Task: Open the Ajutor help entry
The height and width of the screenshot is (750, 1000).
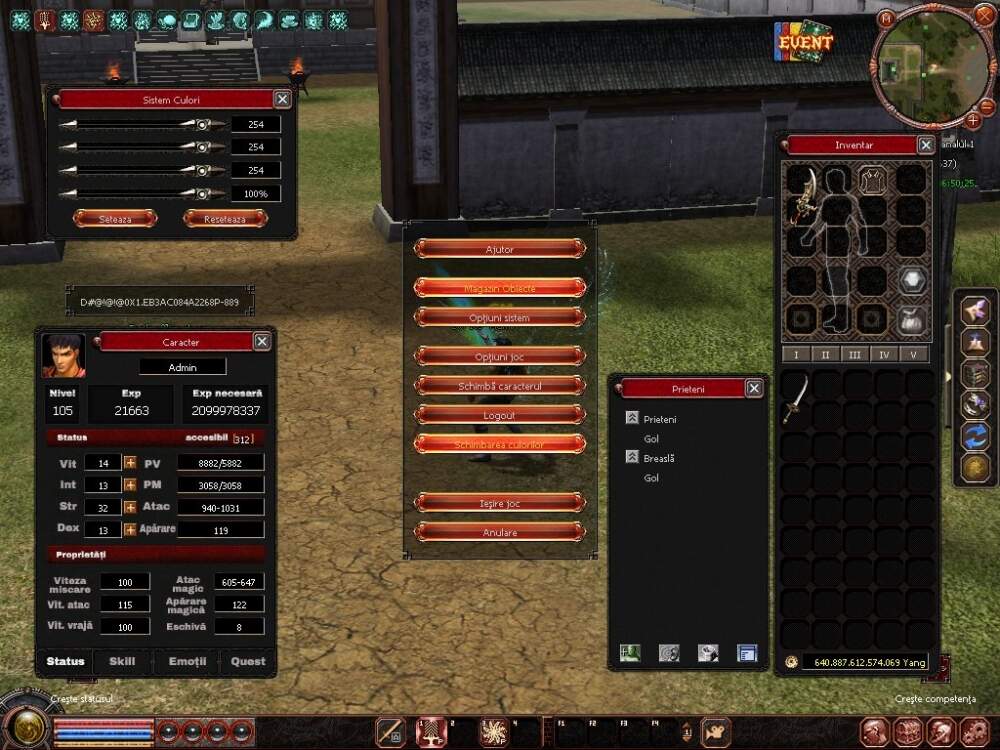Action: click(499, 249)
